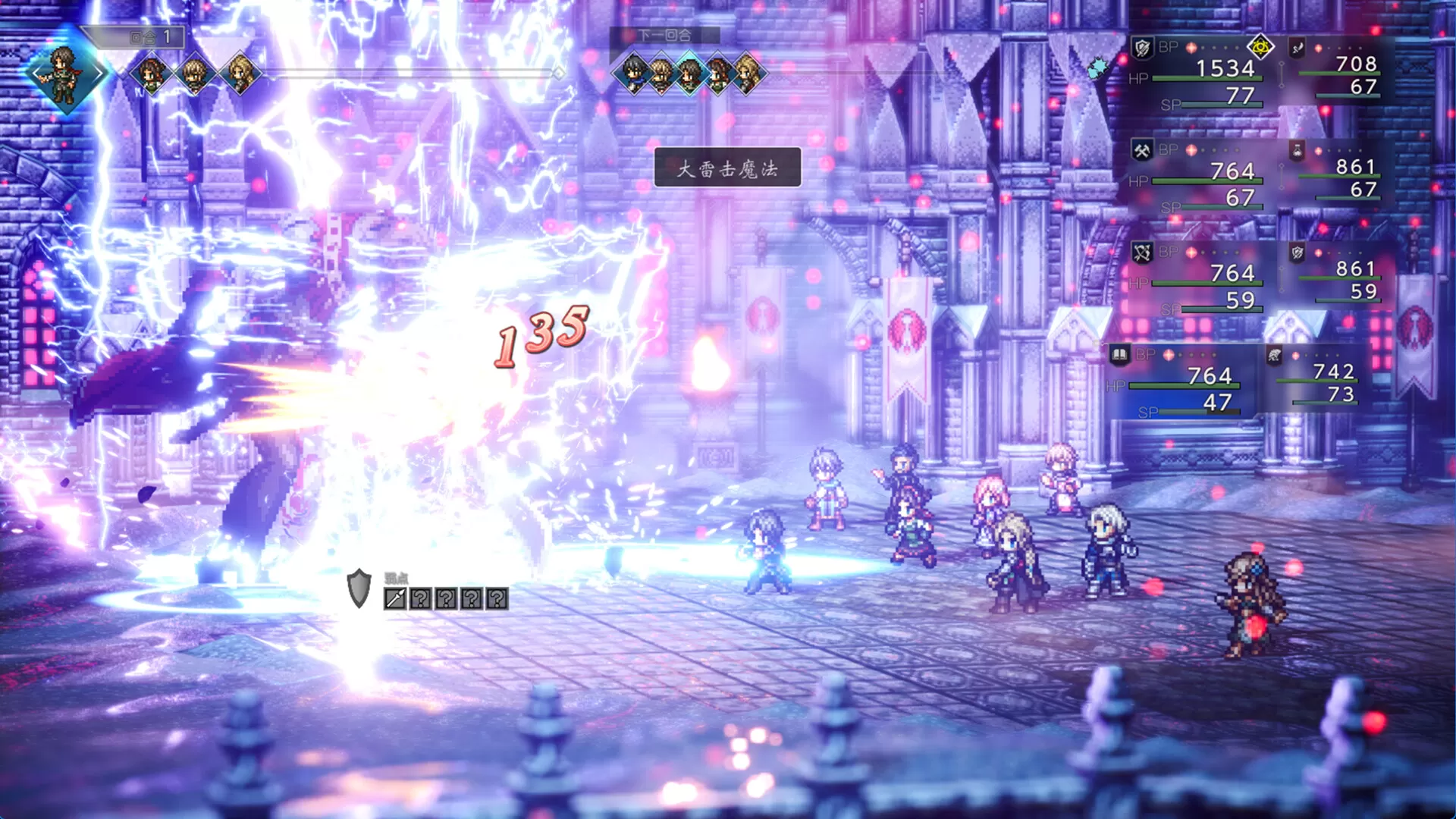Click the dagger sub-job icon beside 708 HP
Viewport: 1456px width, 819px height.
[x=1297, y=47]
